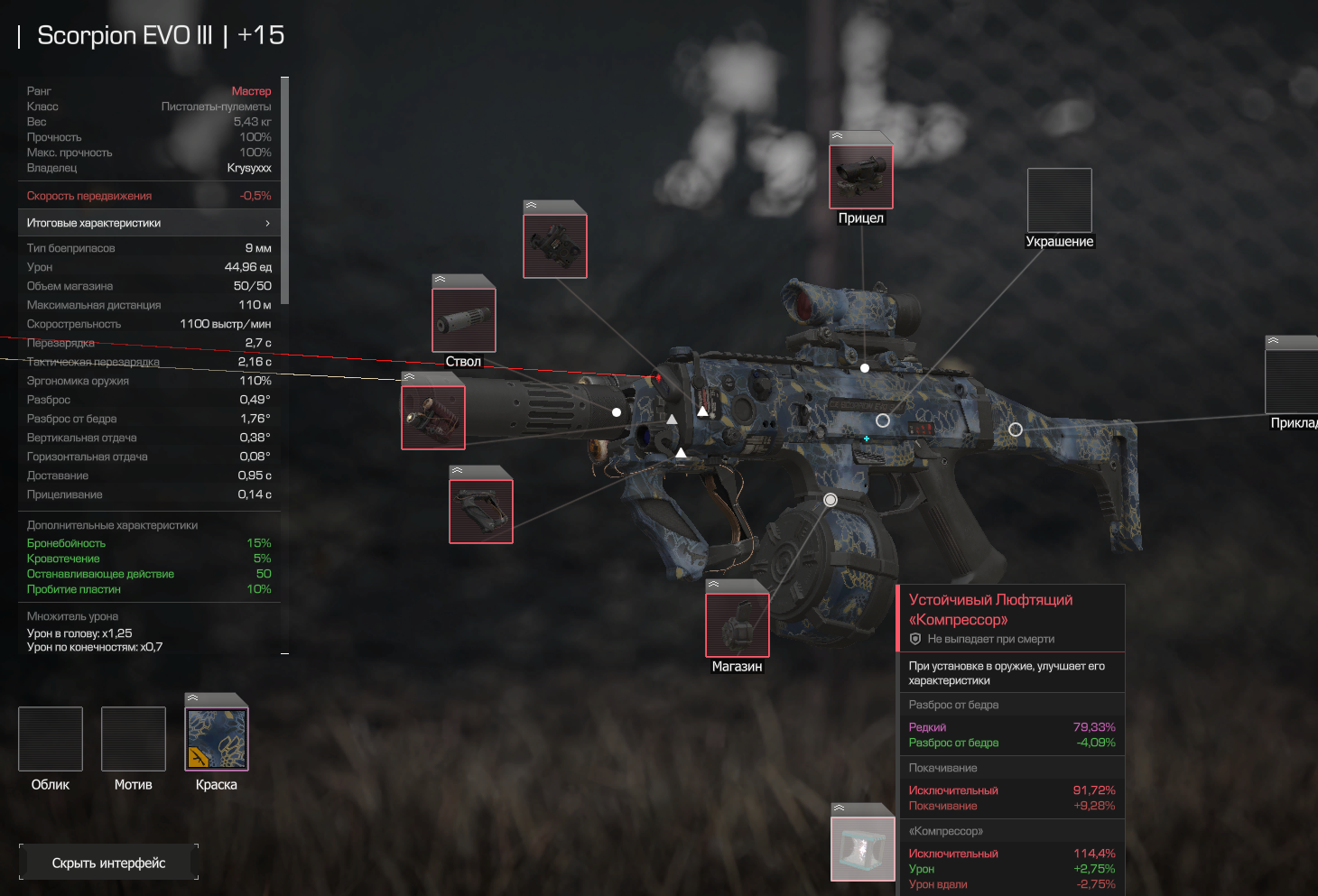The width and height of the screenshot is (1318, 896).
Task: Expand the Итоговые характеристики section
Action: pos(149,223)
